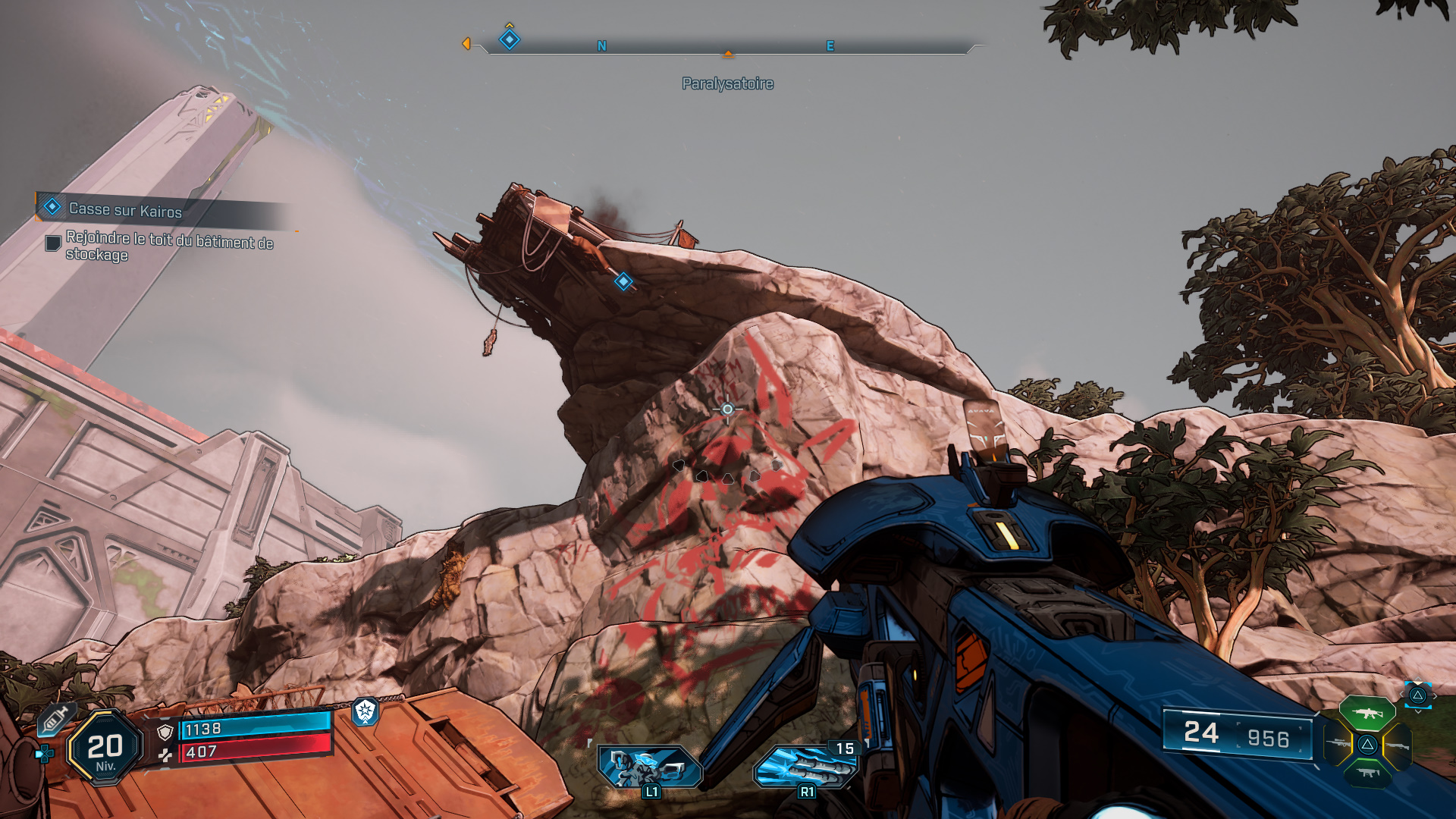Equip the submachine gun in the bottom slot
This screenshot has width=1456, height=819.
click(x=1367, y=773)
